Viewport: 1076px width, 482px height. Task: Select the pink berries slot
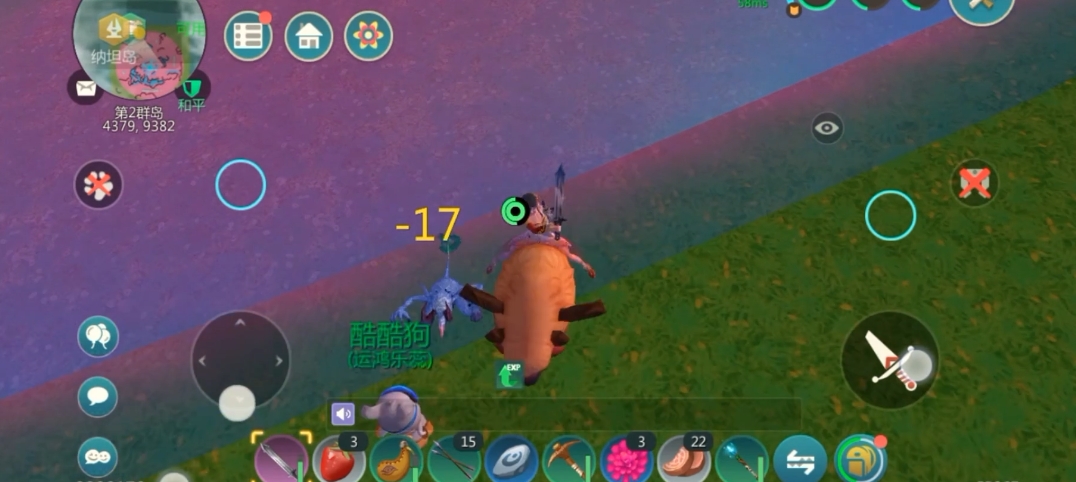click(x=627, y=461)
